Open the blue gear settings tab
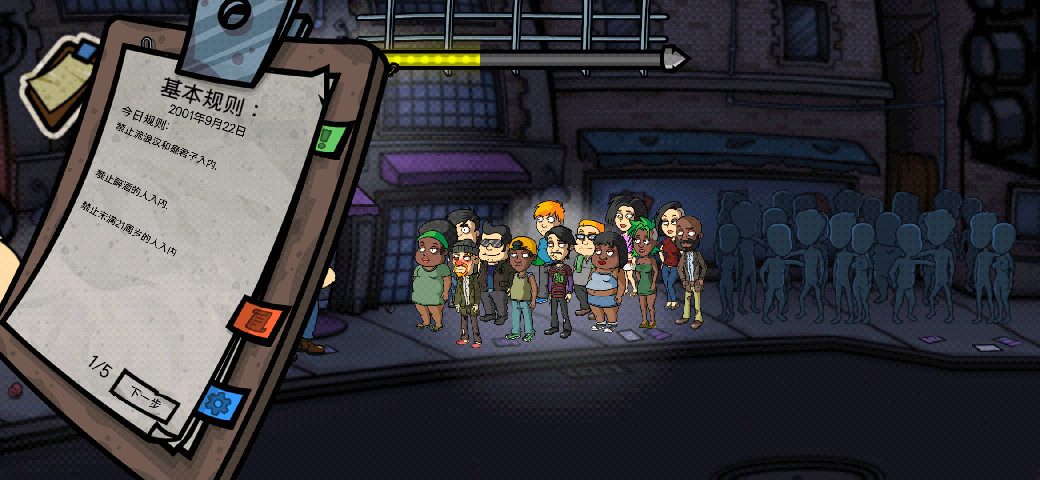The image size is (1040, 480). pos(218,402)
